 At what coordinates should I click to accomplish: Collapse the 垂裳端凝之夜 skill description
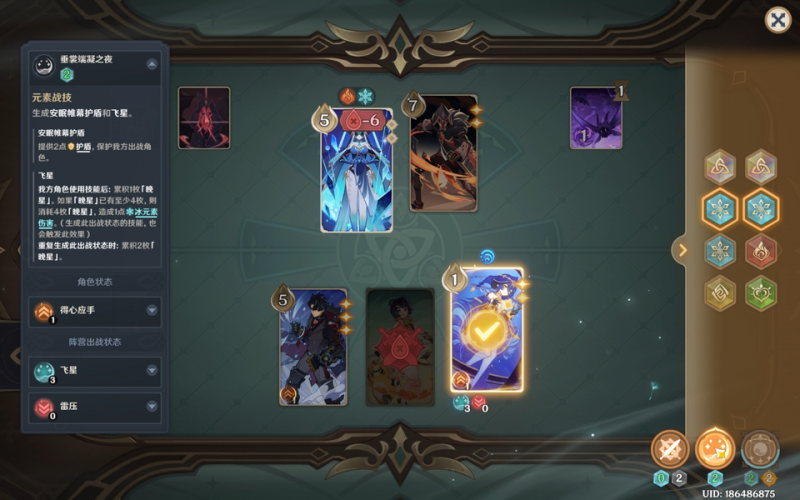click(151, 64)
